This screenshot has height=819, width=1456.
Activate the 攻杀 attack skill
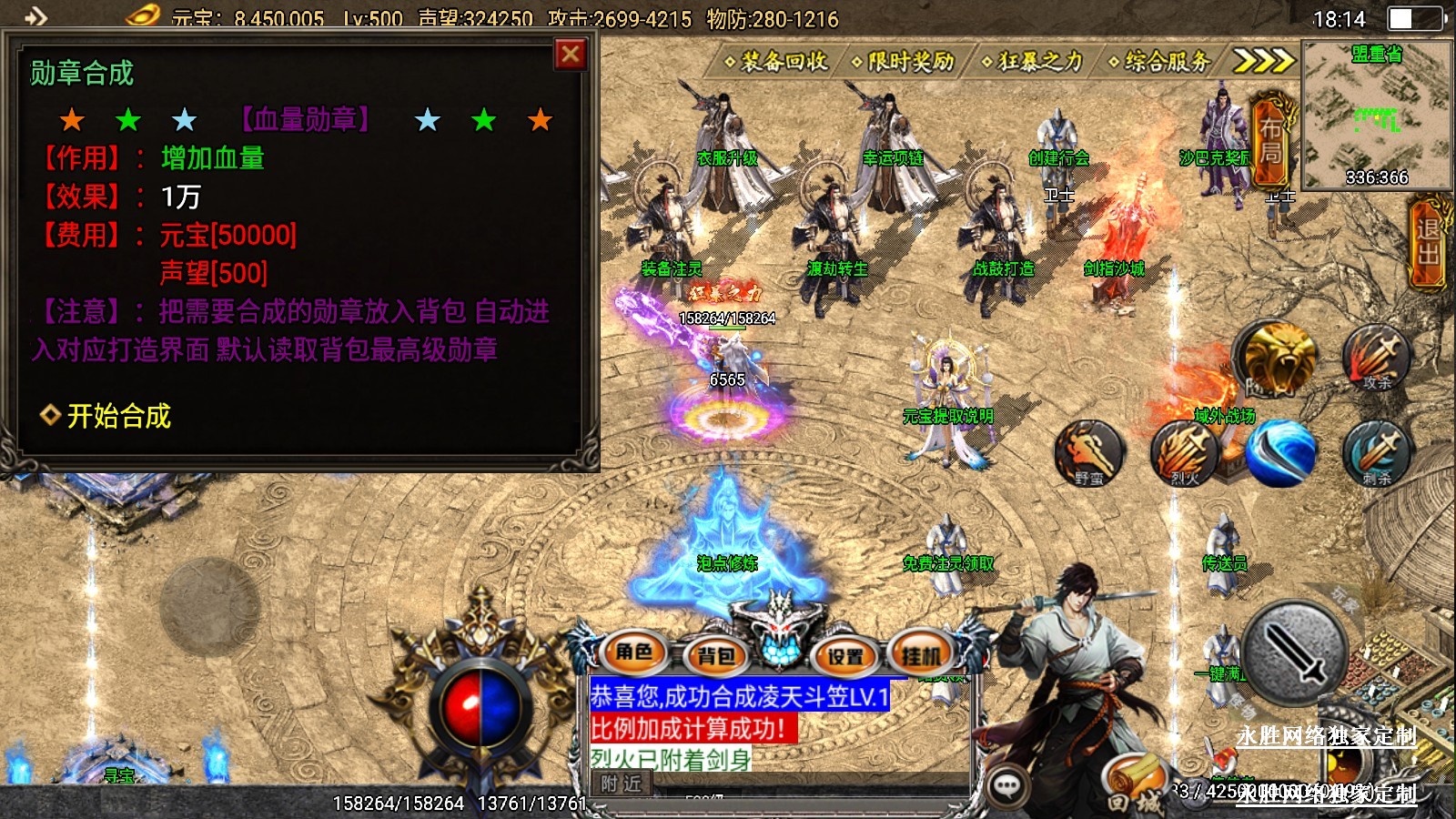point(1377,357)
